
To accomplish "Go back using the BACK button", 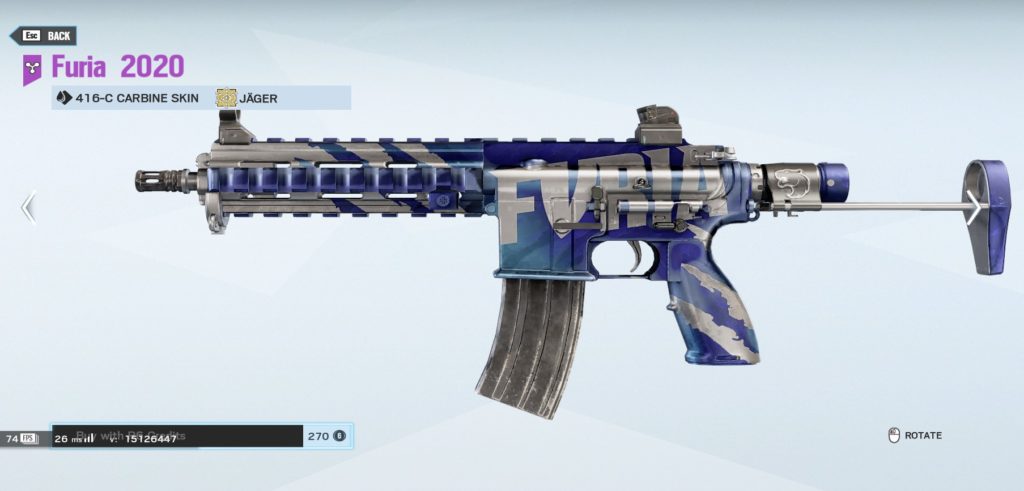I will pos(44,36).
